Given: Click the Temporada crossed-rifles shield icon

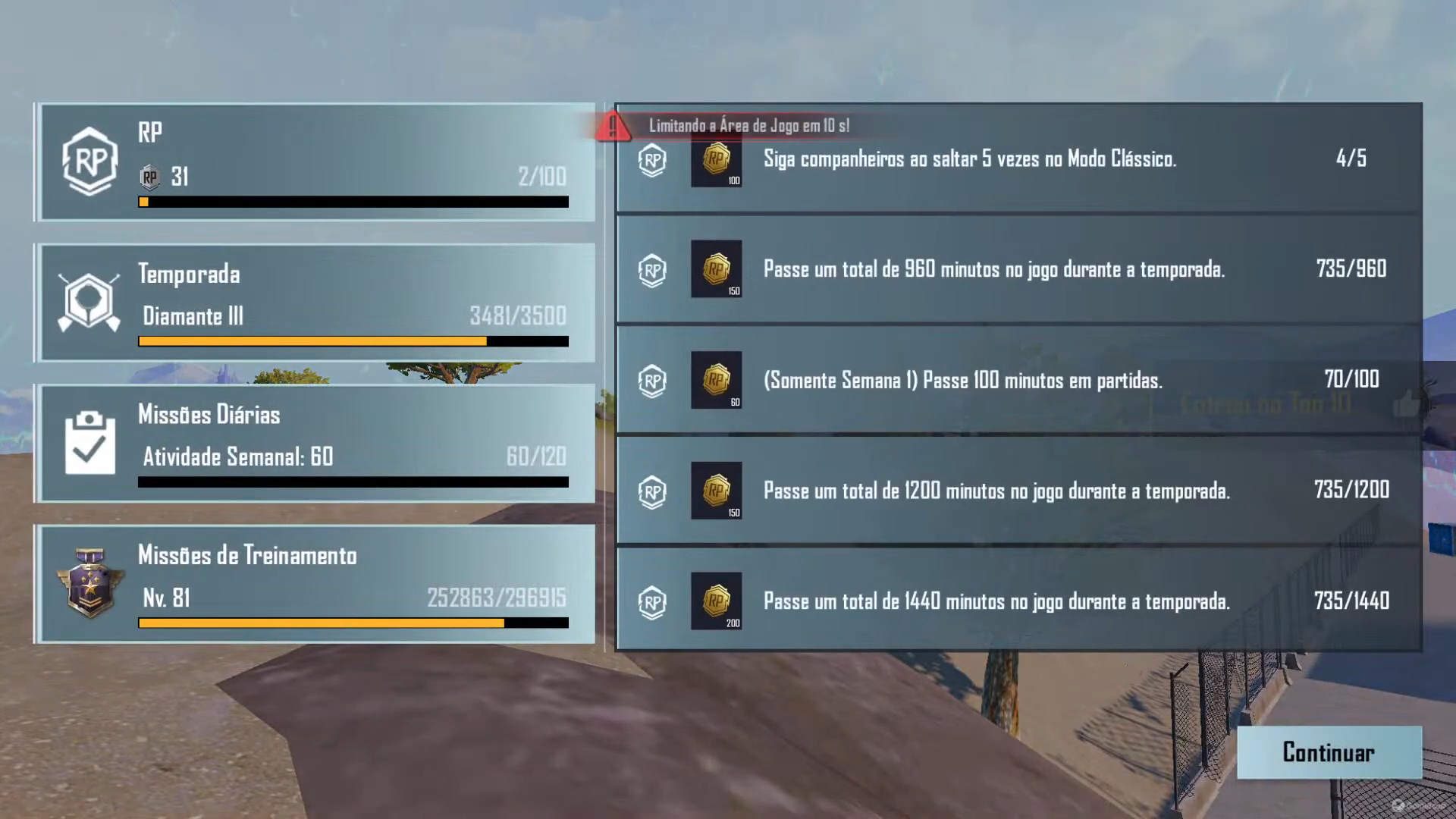Looking at the screenshot, I should [x=89, y=302].
